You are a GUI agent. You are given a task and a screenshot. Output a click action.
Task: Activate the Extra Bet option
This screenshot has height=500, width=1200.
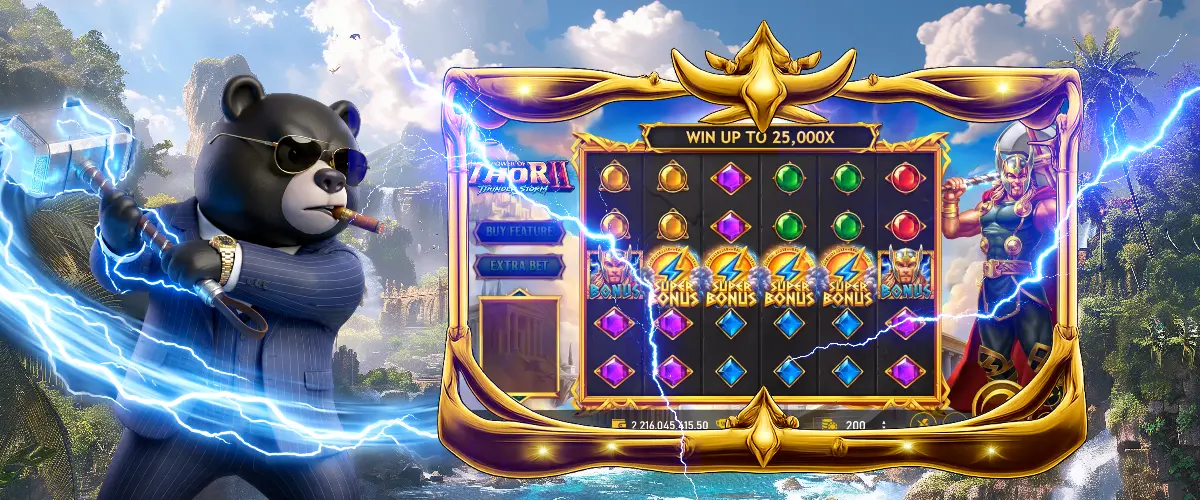[519, 266]
